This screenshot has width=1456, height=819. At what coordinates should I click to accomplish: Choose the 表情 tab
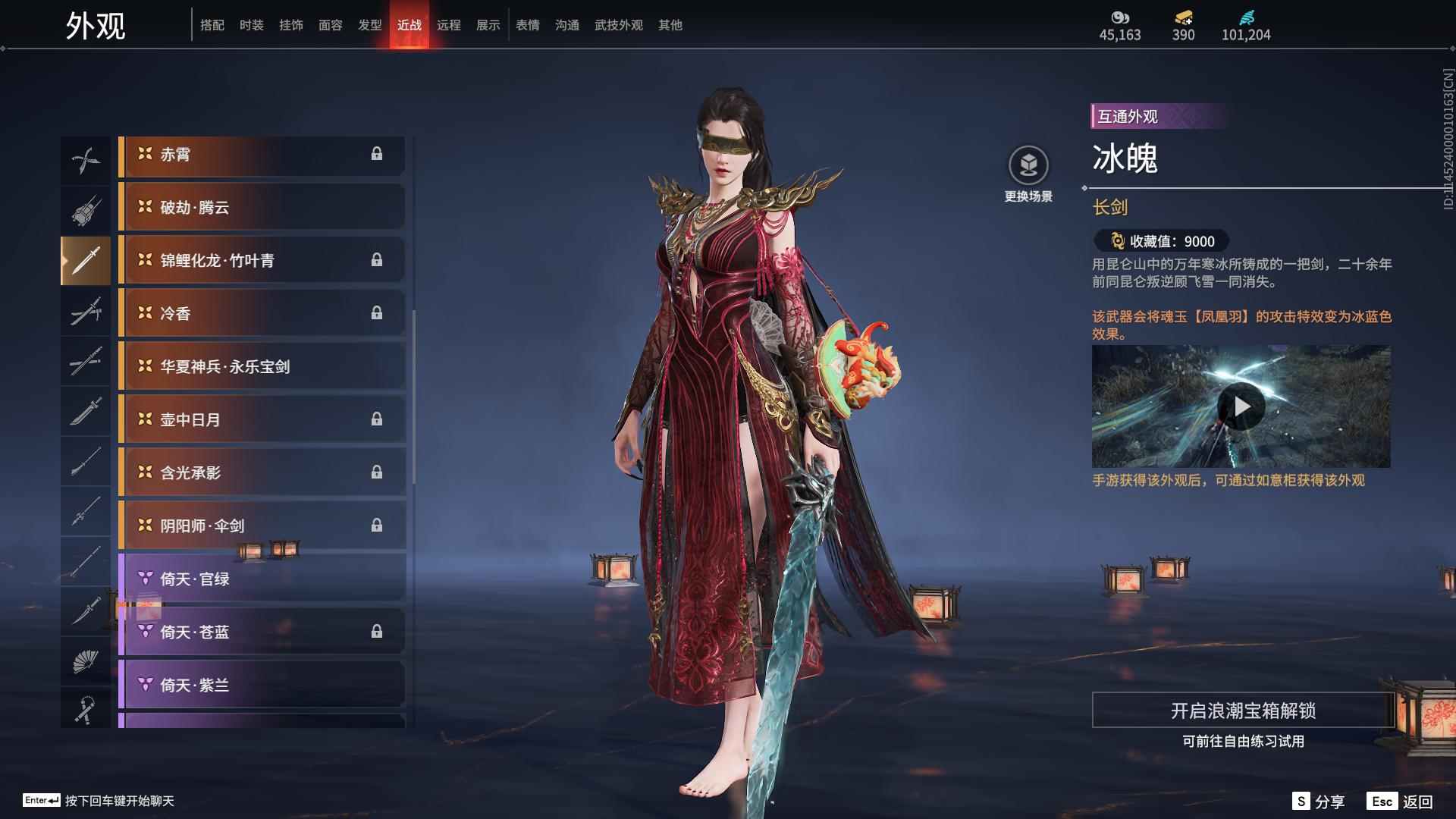coord(527,25)
